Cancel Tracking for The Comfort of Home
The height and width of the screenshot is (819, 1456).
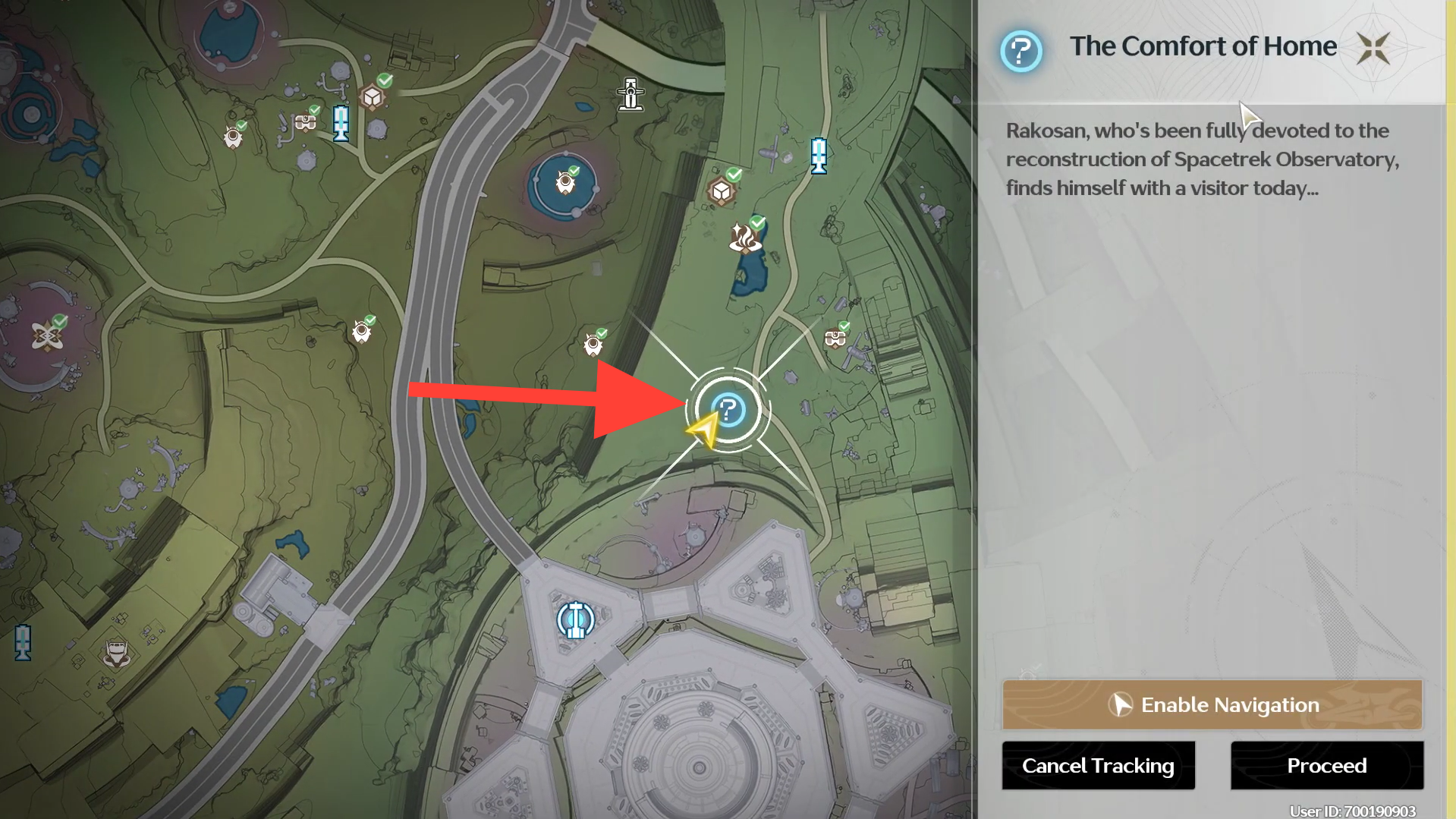[1098, 765]
